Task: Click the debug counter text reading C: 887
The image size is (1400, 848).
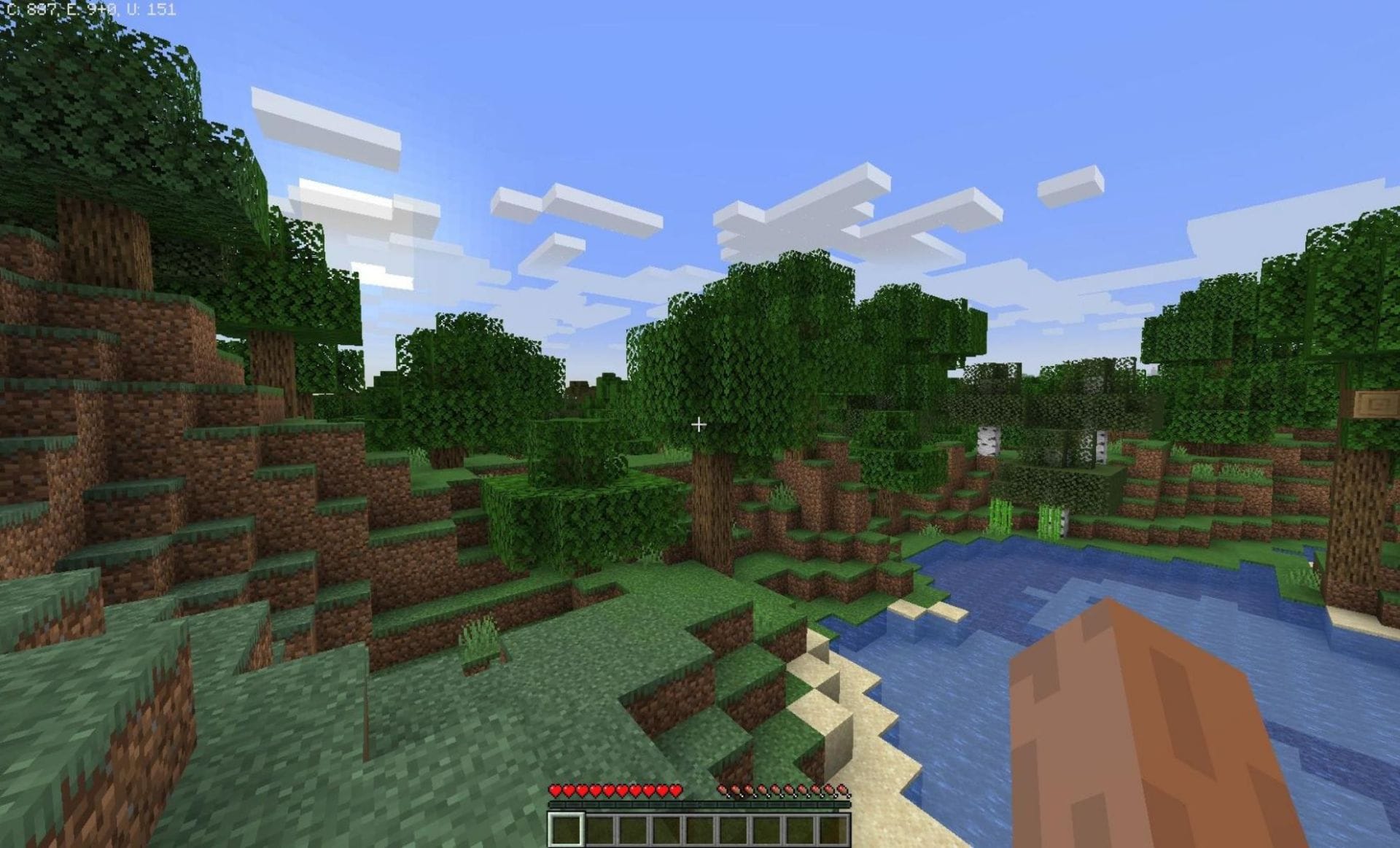Action: point(34,9)
